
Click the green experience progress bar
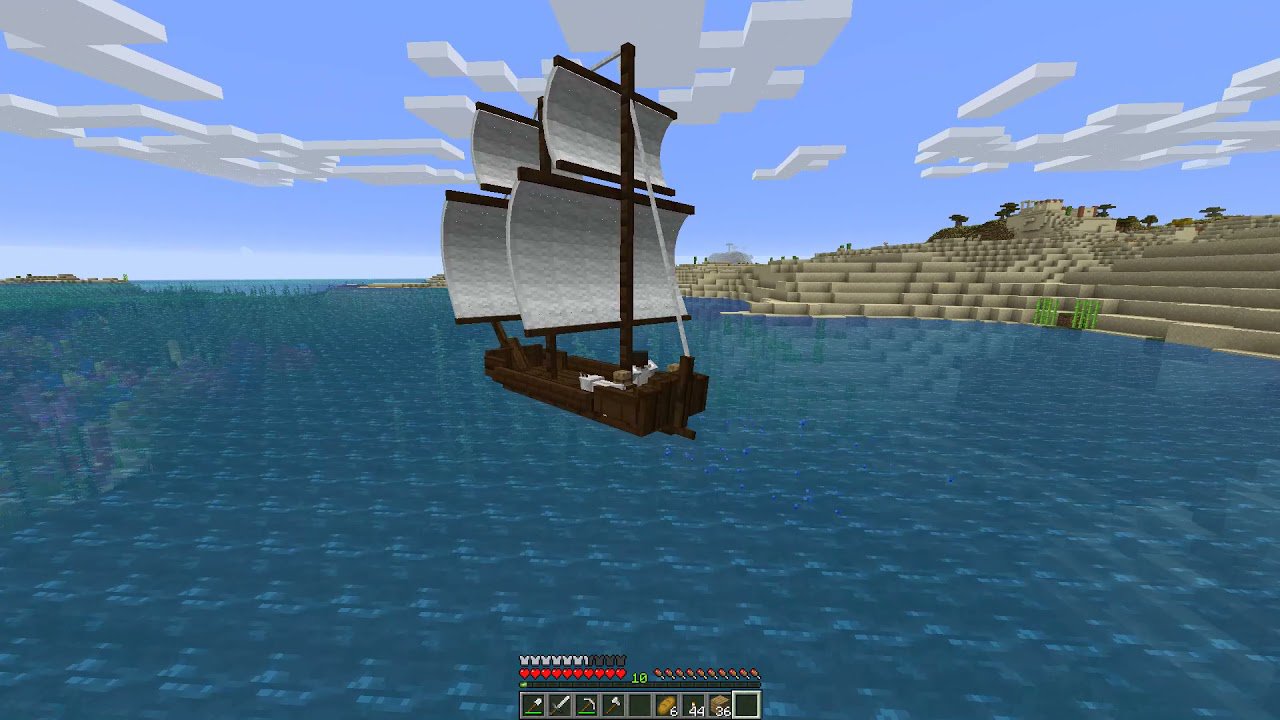523,684
